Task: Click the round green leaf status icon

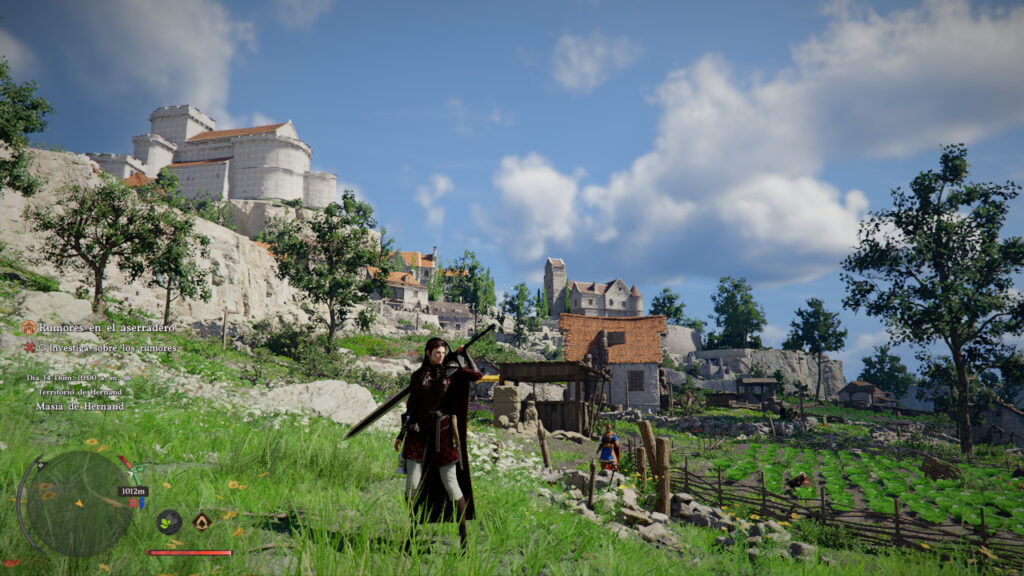Action: pos(169,521)
